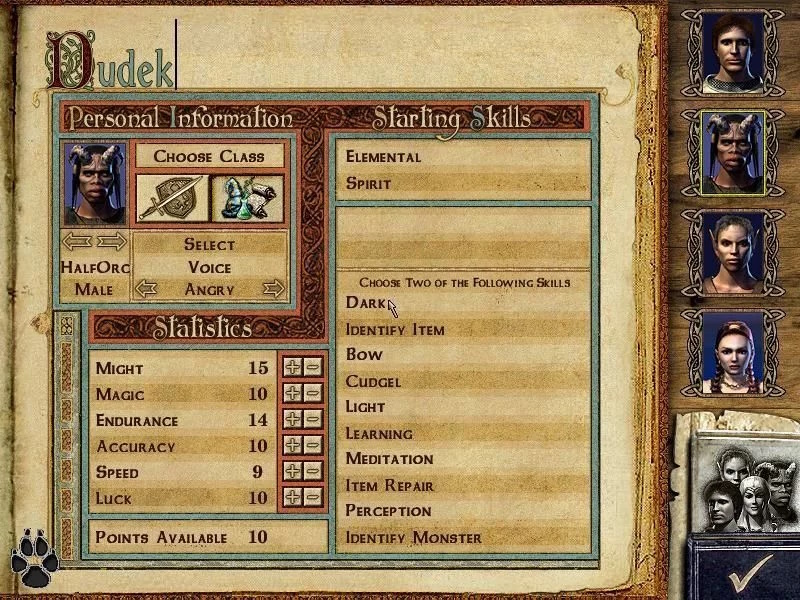The height and width of the screenshot is (600, 800).
Task: Decrease the Magic statistic
Action: [313, 393]
